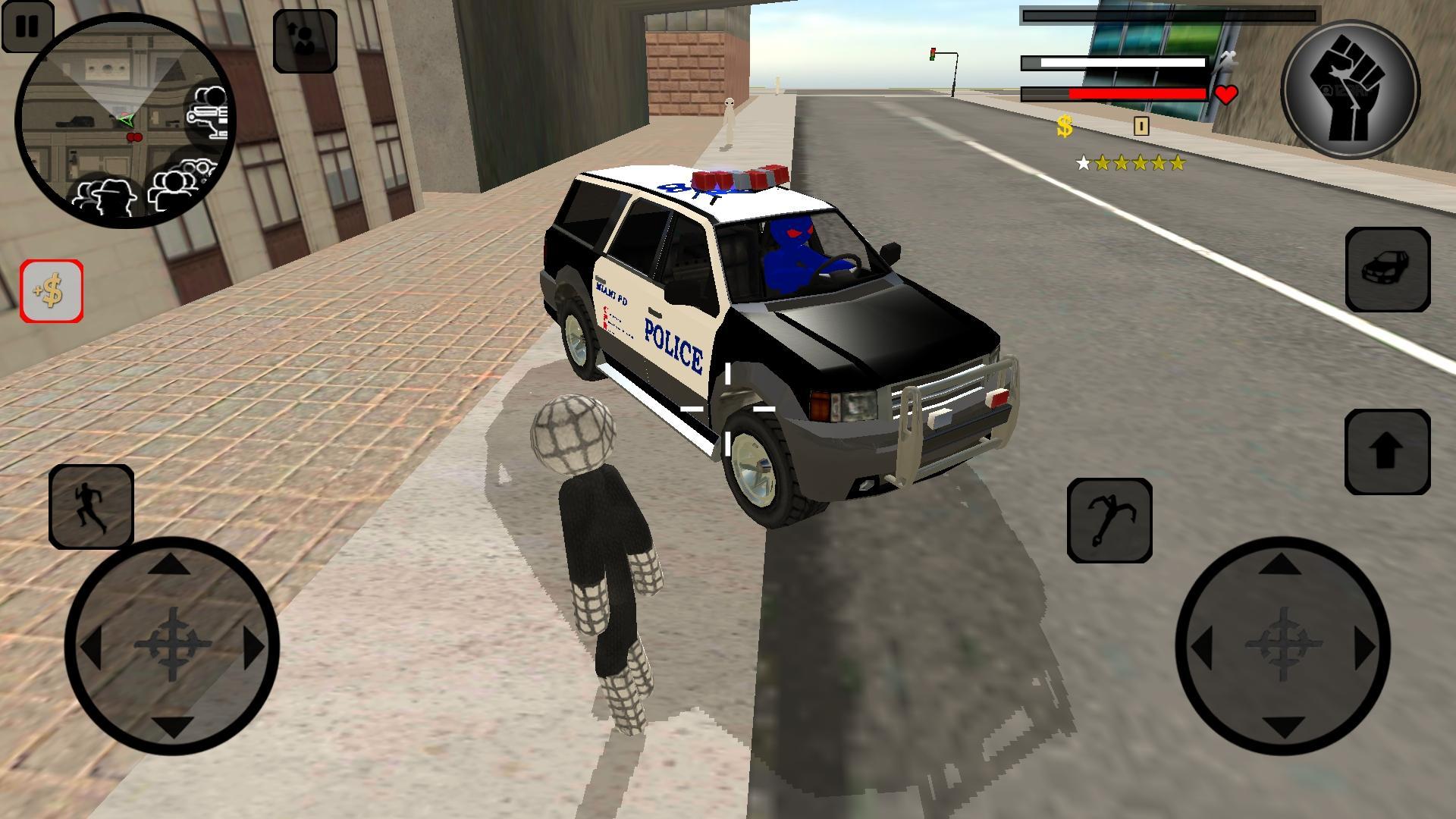Tap the dollar sign money indicator
This screenshot has height=819, width=1456.
(x=1064, y=126)
